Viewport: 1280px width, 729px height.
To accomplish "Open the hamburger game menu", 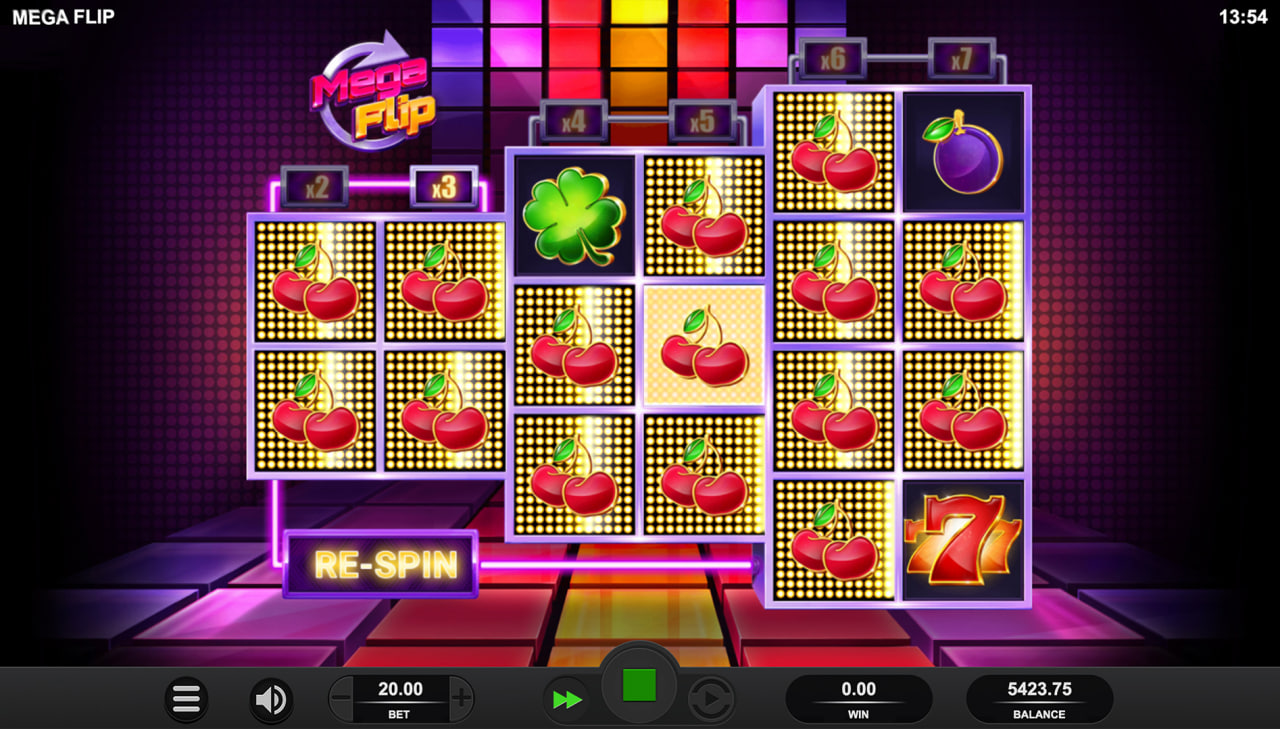I will pyautogui.click(x=185, y=698).
